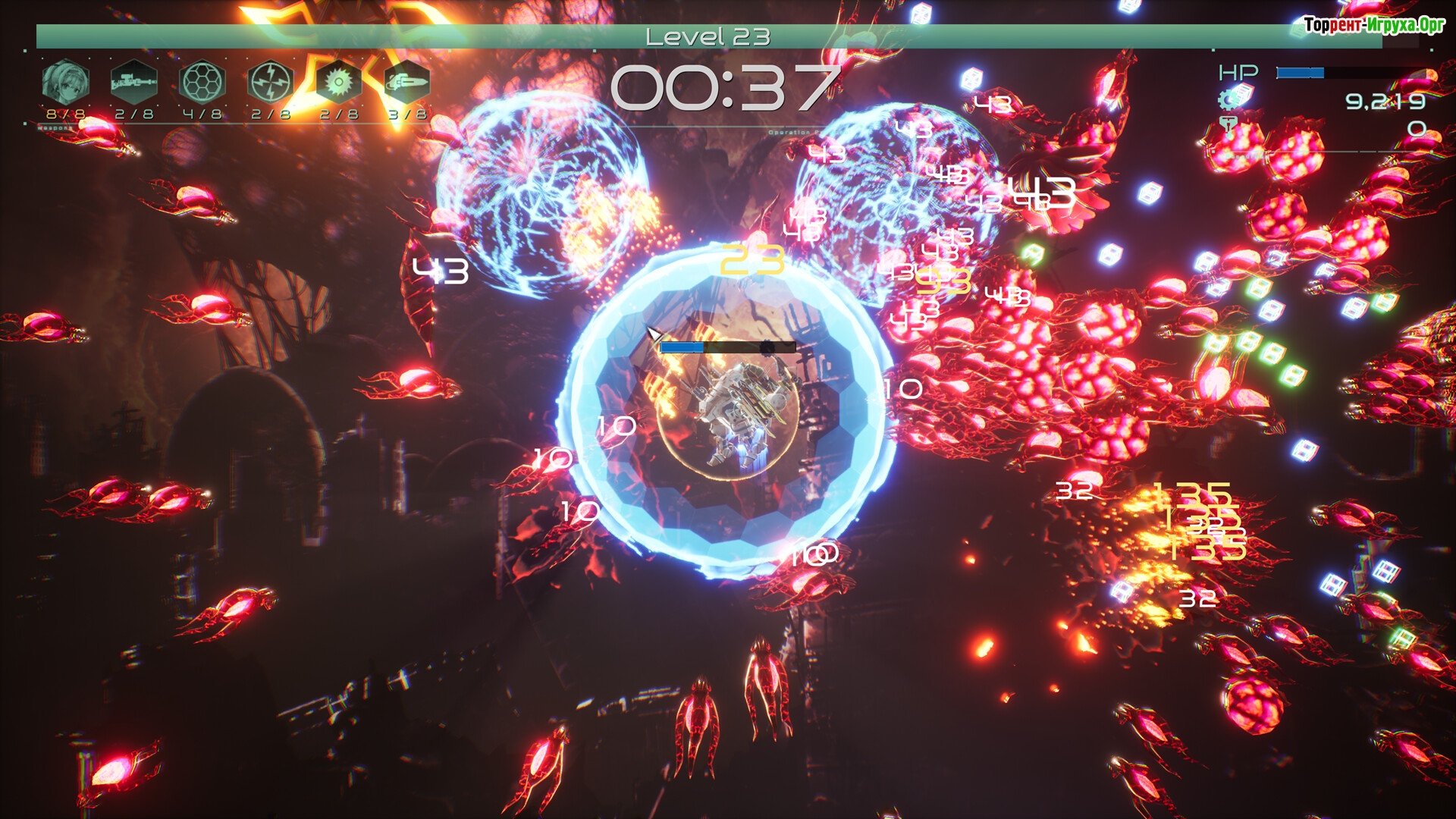Click the circular saw blade weapon icon
The image size is (1456, 819).
[x=338, y=82]
